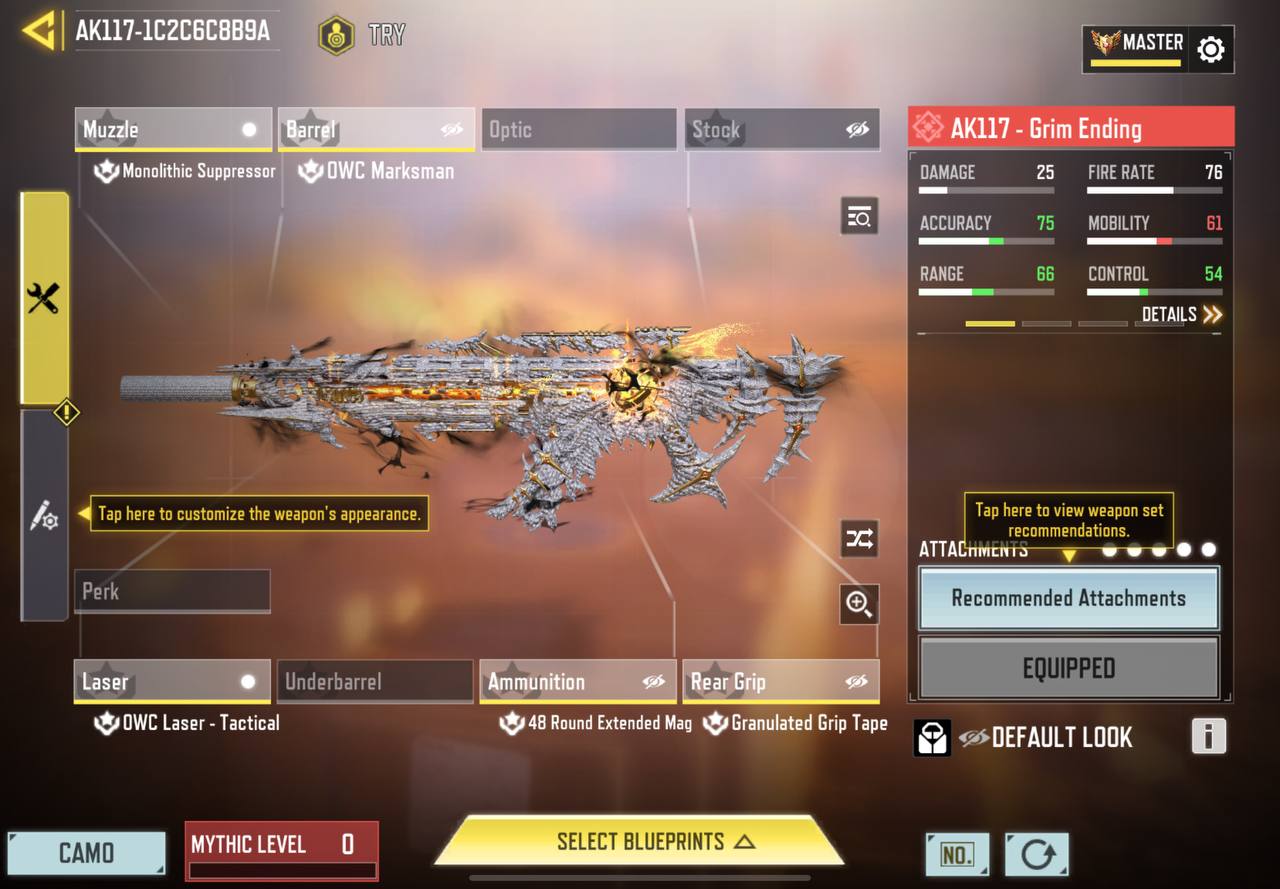
Task: Choose the empty Underbarrel slot
Action: click(375, 682)
